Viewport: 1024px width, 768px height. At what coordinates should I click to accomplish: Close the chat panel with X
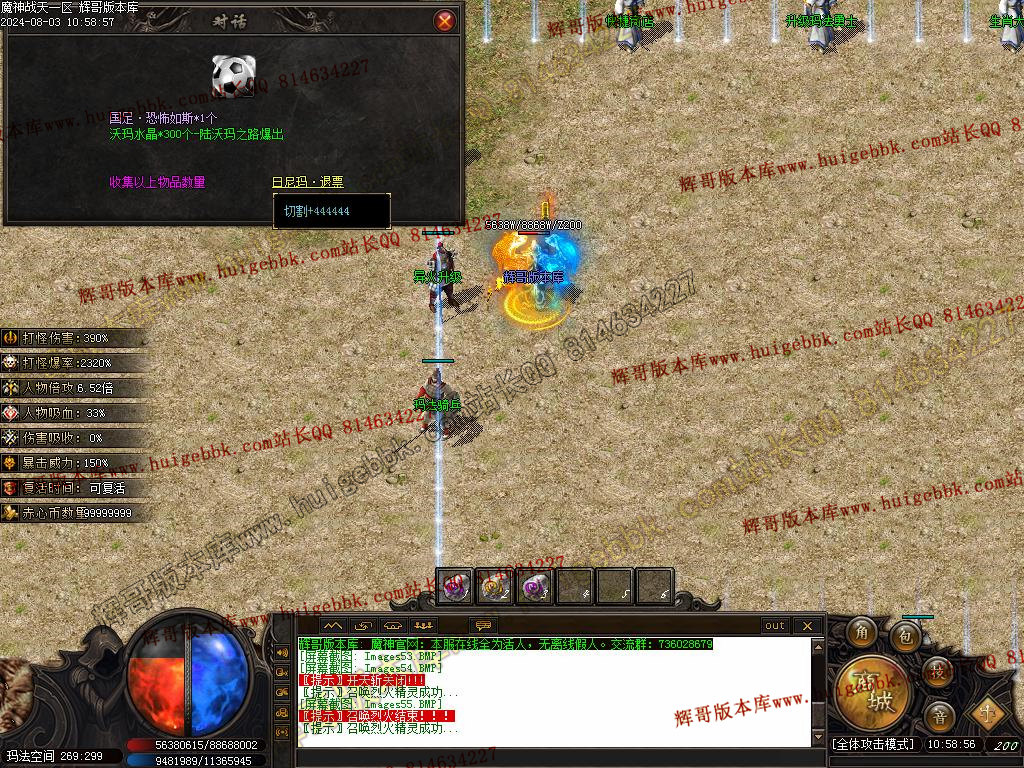(x=808, y=626)
